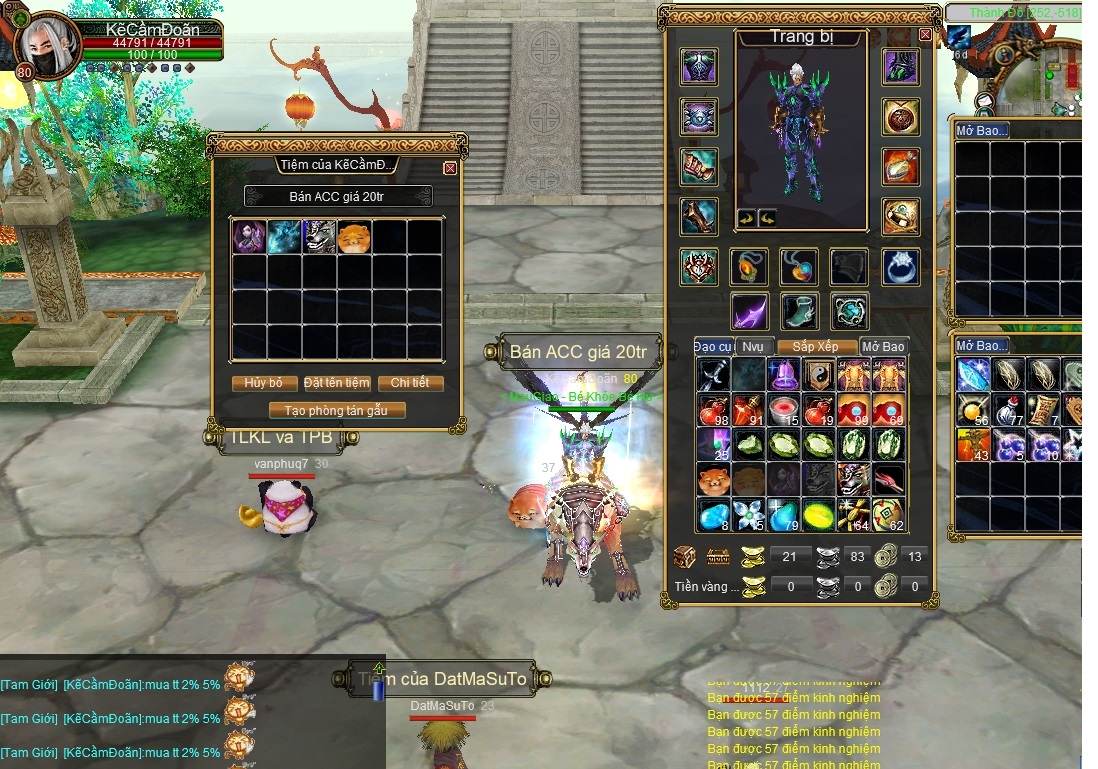The width and height of the screenshot is (1098, 769).
Task: Select the orange bear pet in shop
Action: [x=355, y=237]
